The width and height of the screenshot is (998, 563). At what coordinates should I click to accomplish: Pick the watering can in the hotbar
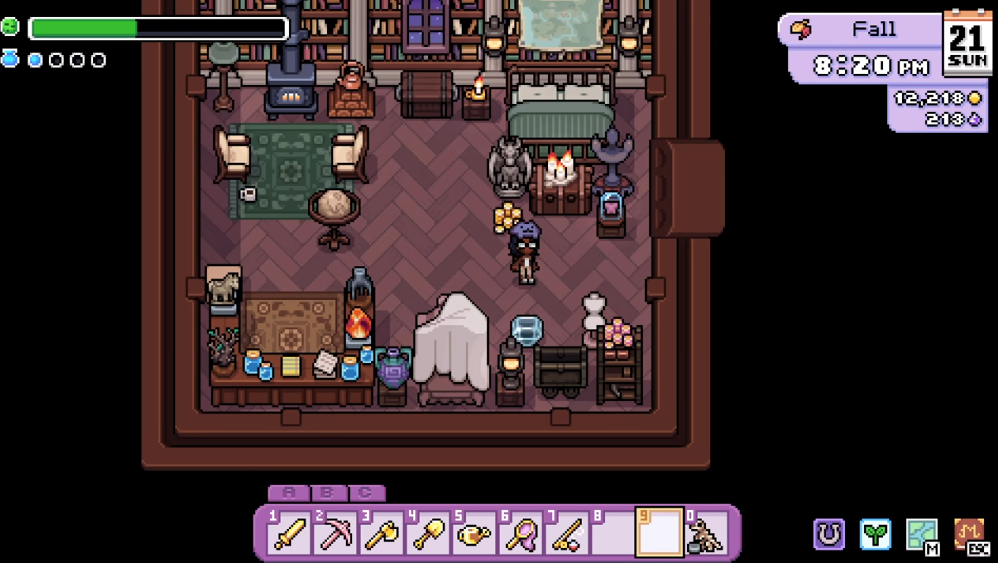click(473, 533)
